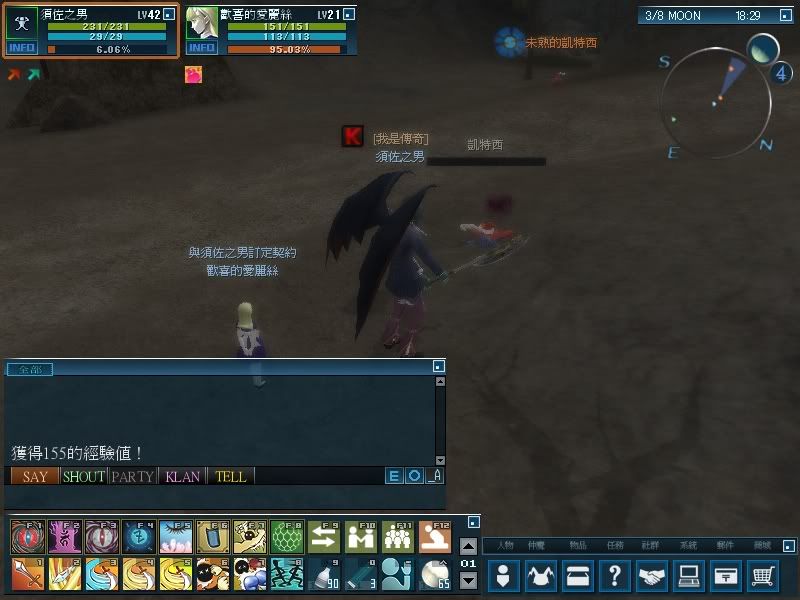Show INFO for 須佐之男
The image size is (800, 600).
[22, 48]
